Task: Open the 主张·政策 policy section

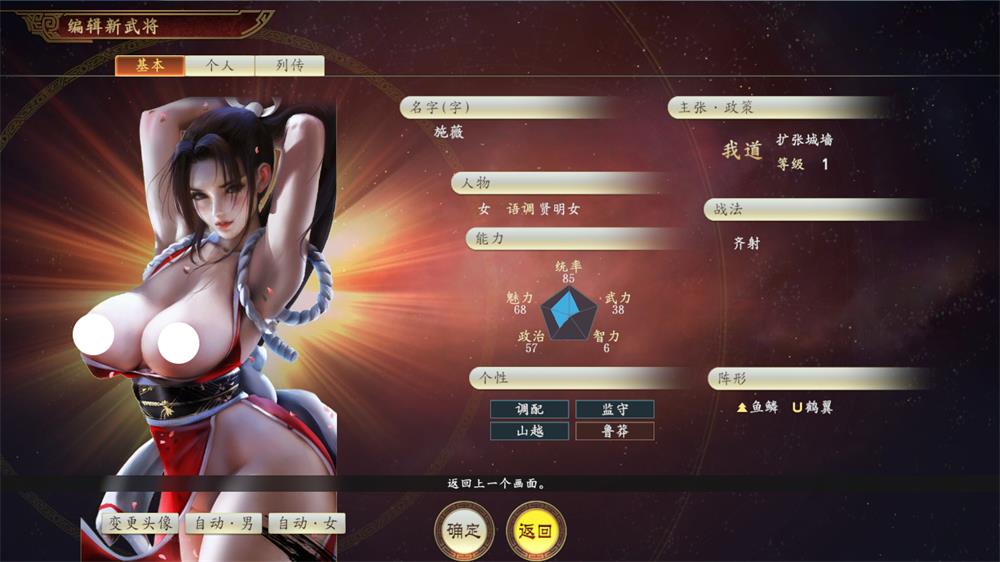Action: (x=780, y=108)
